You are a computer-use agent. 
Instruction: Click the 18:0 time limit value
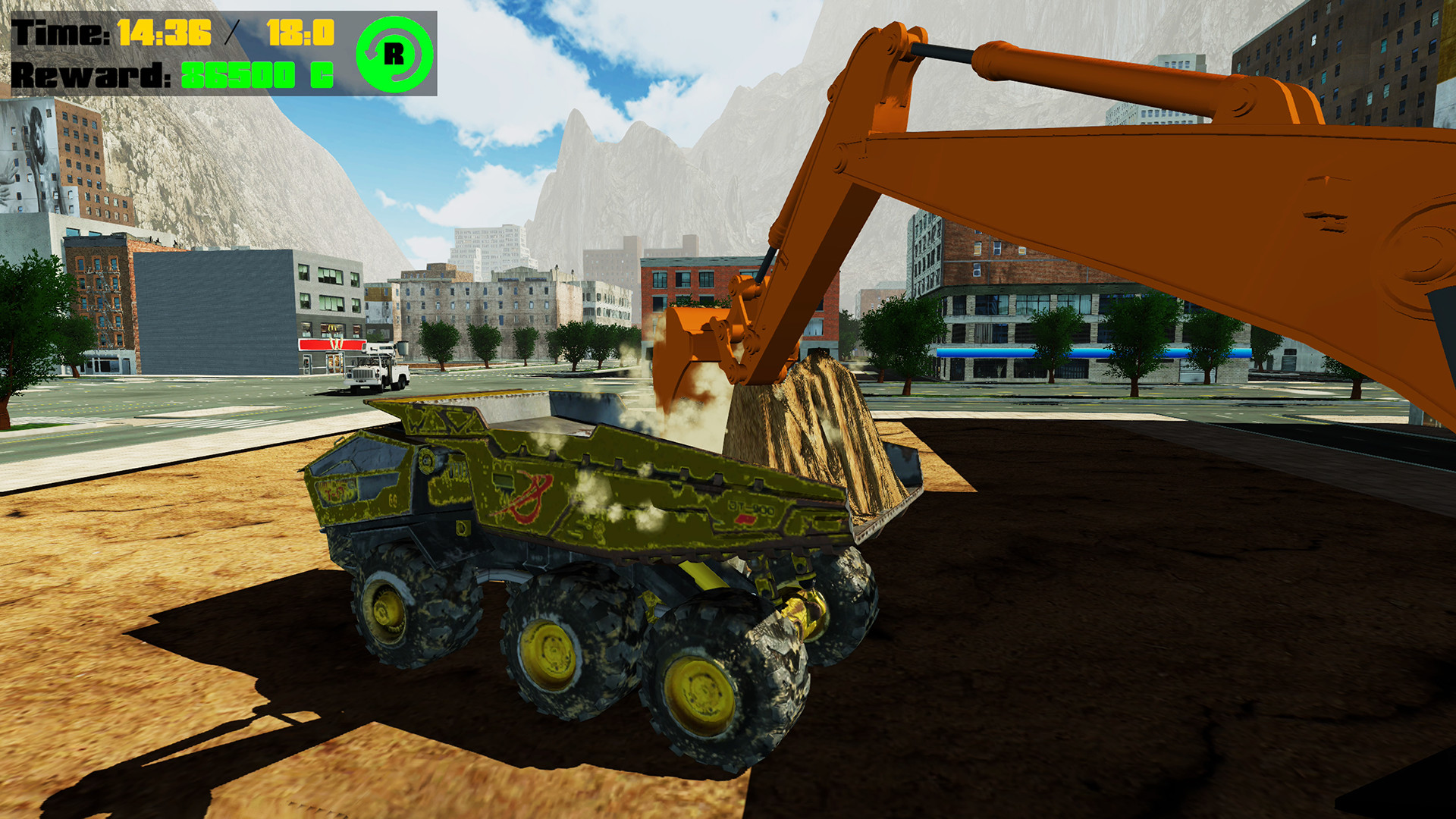[x=300, y=31]
